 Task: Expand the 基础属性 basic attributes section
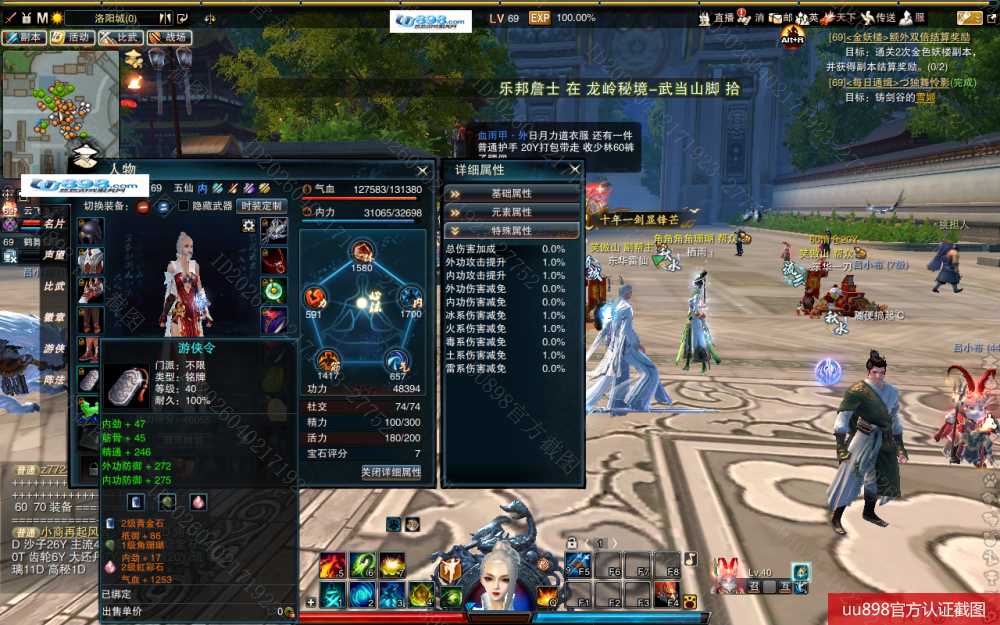coord(511,193)
